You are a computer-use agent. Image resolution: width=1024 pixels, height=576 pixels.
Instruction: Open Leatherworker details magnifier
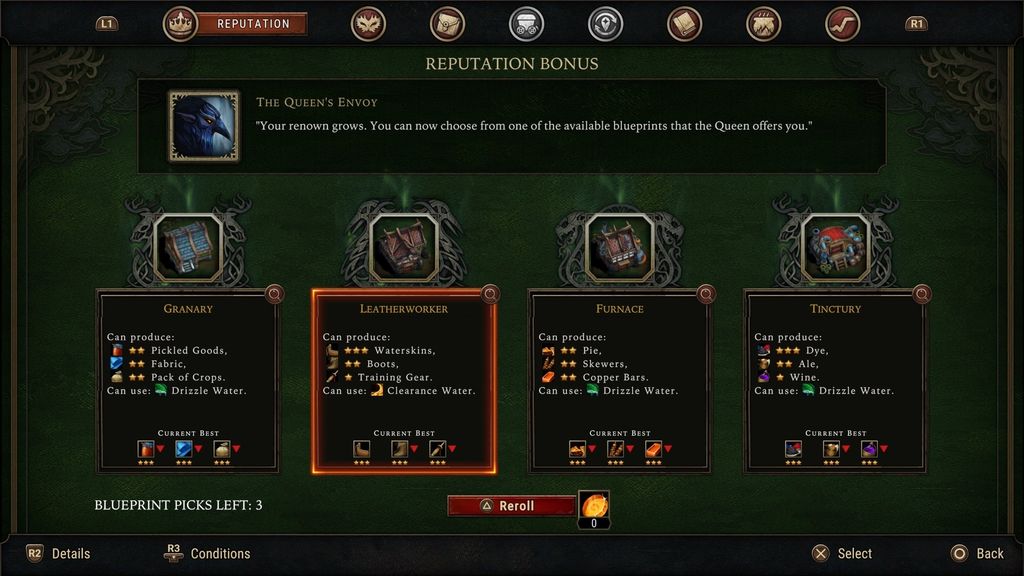[490, 294]
